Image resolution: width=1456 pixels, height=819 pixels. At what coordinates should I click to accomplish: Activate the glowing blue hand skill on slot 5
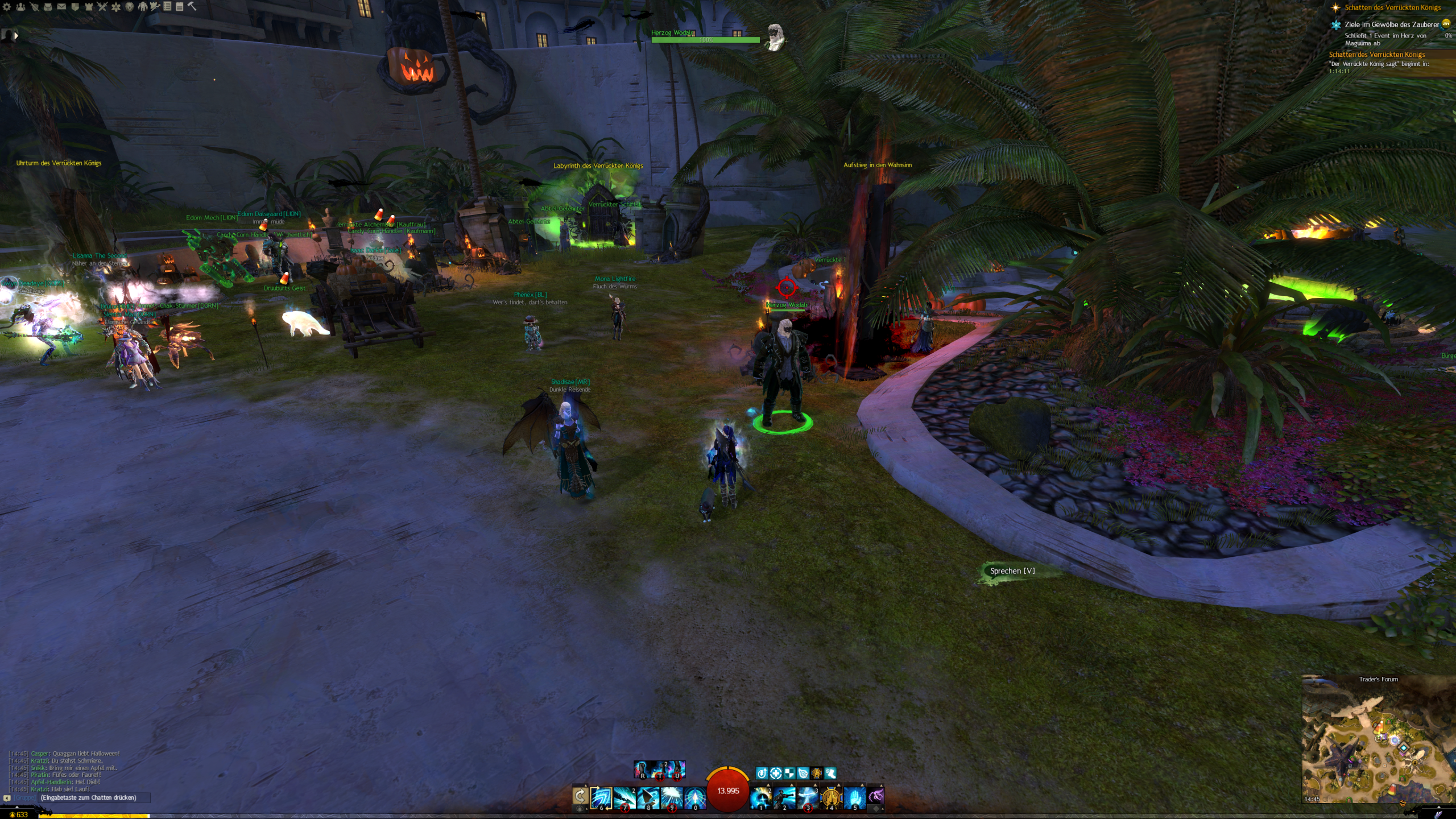tap(854, 797)
